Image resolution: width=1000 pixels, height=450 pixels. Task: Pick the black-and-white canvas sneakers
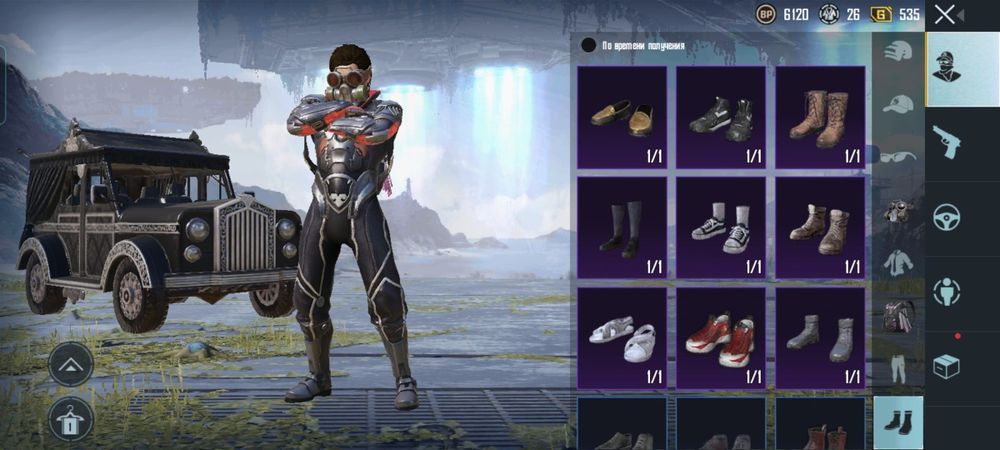(x=721, y=227)
